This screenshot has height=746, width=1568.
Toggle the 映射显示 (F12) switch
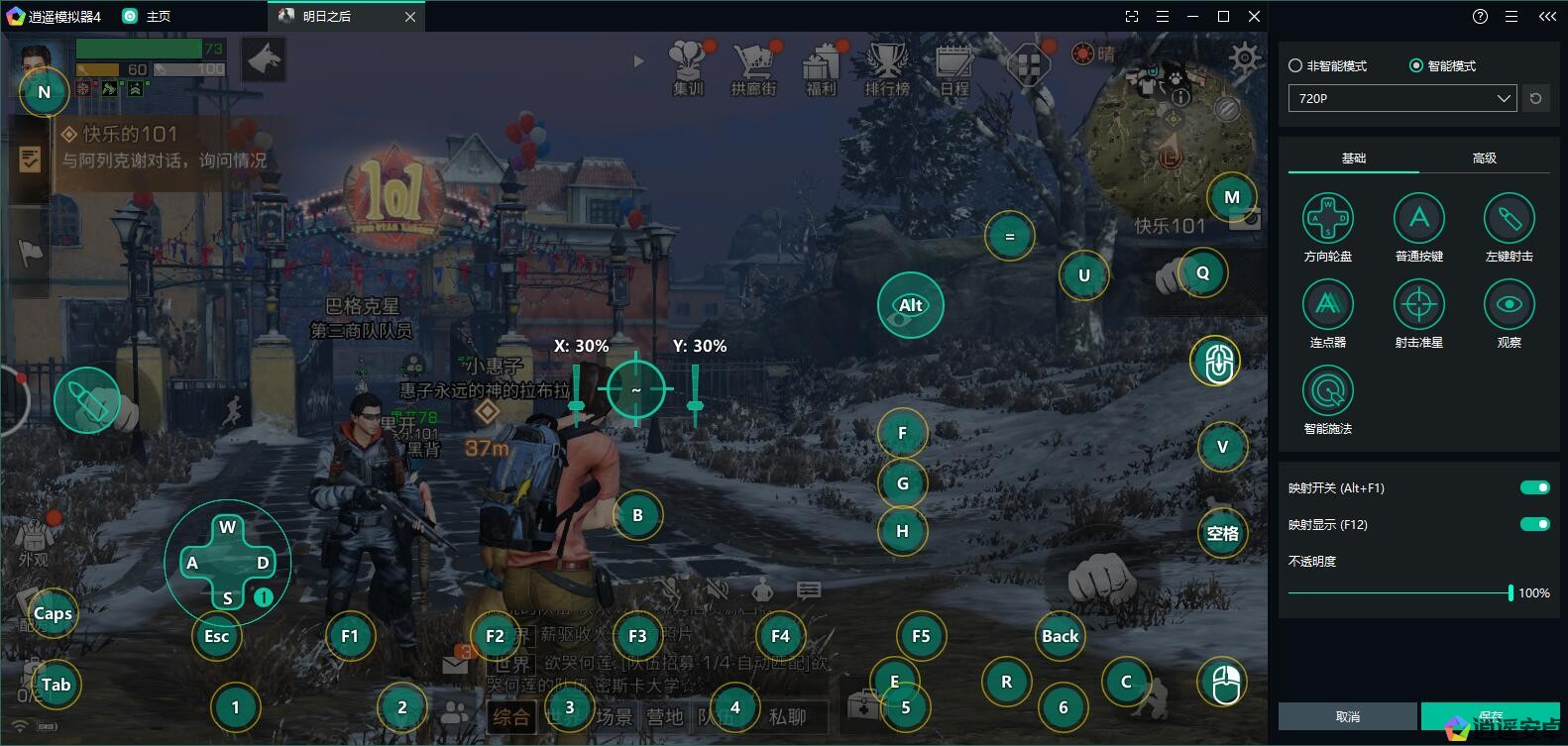pos(1534,524)
